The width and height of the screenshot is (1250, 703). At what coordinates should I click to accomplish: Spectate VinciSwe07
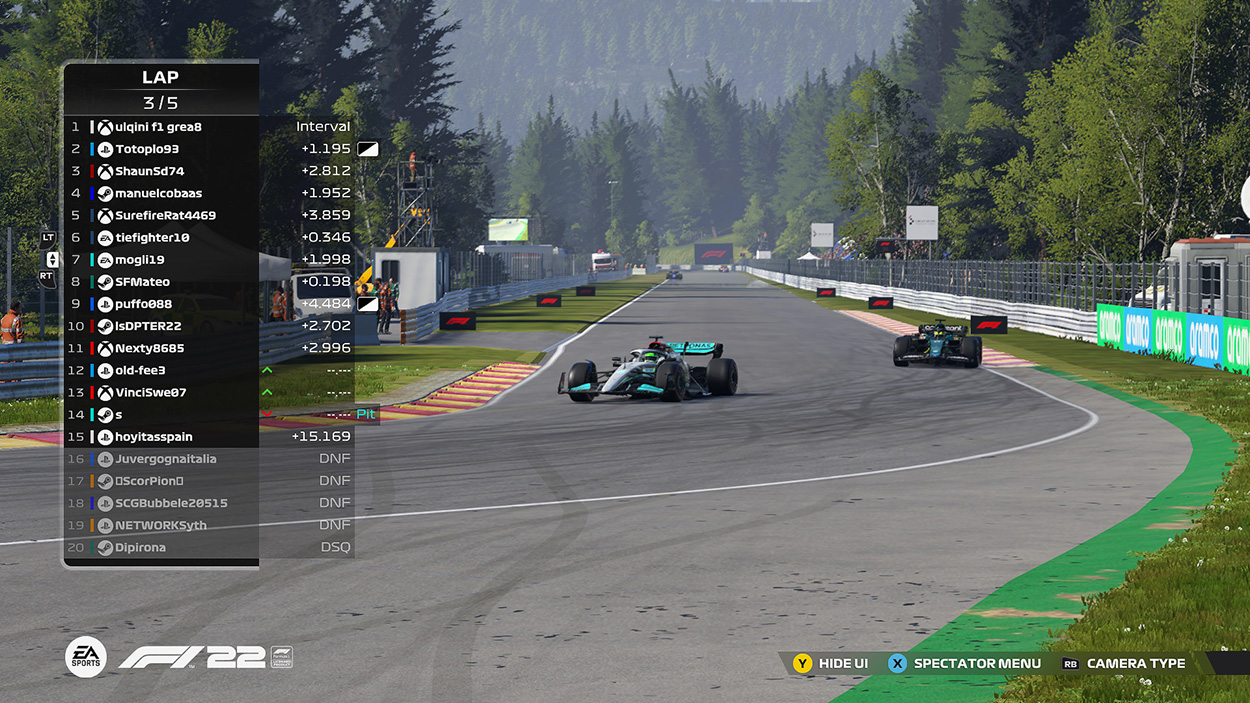tap(150, 392)
